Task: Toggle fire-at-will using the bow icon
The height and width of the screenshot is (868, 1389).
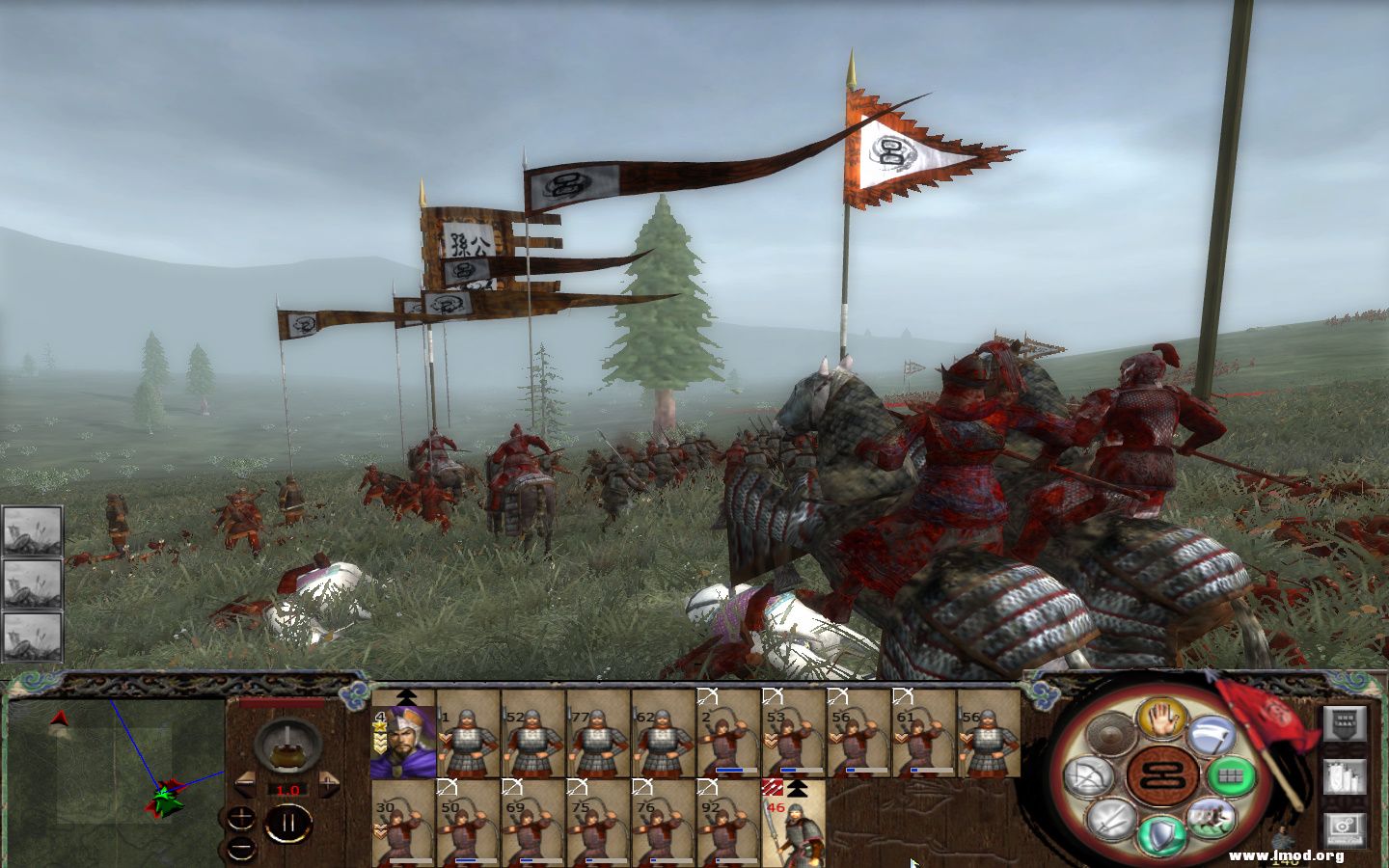Action: click(1090, 776)
